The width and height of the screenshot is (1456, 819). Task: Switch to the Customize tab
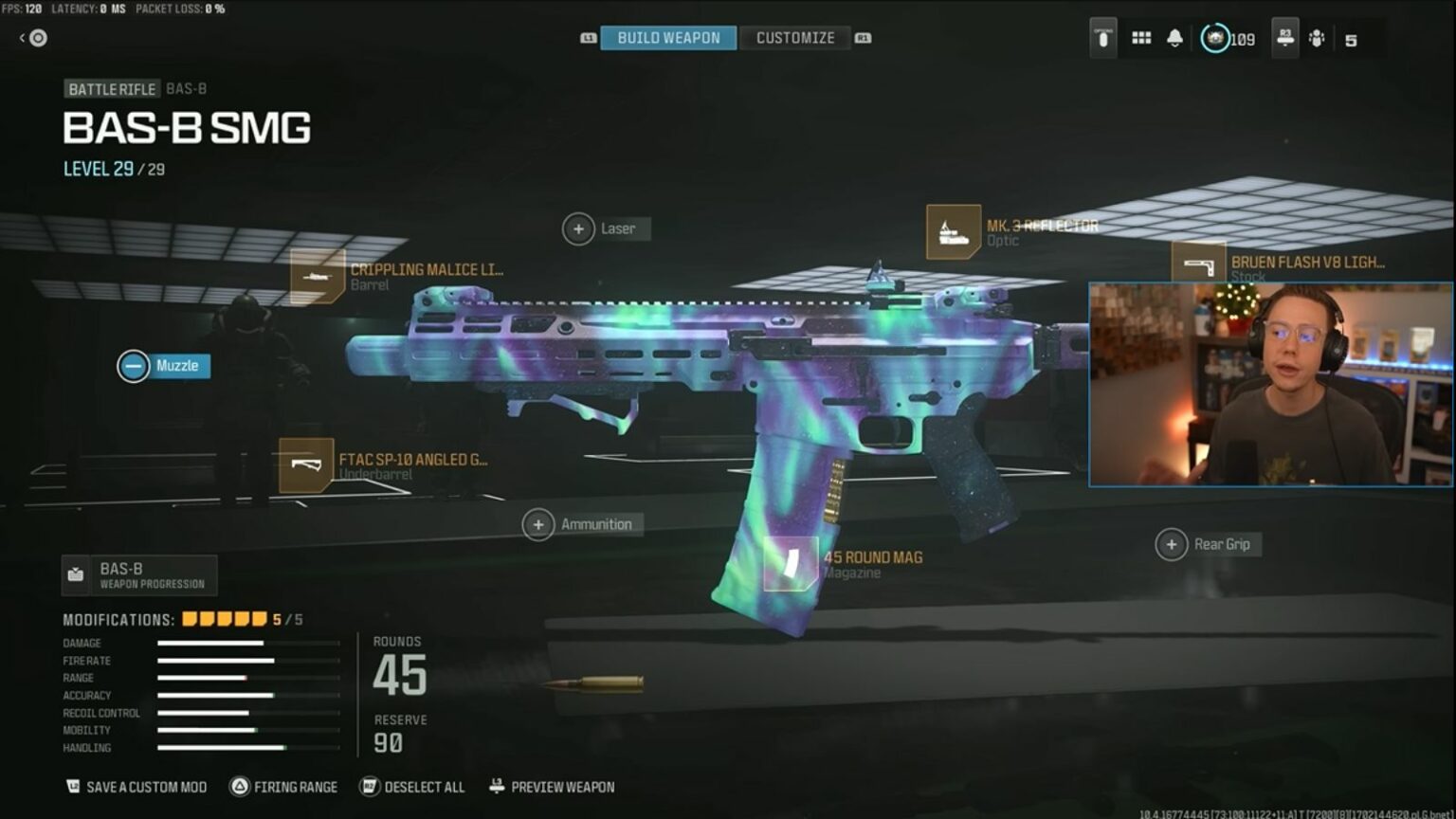point(794,38)
